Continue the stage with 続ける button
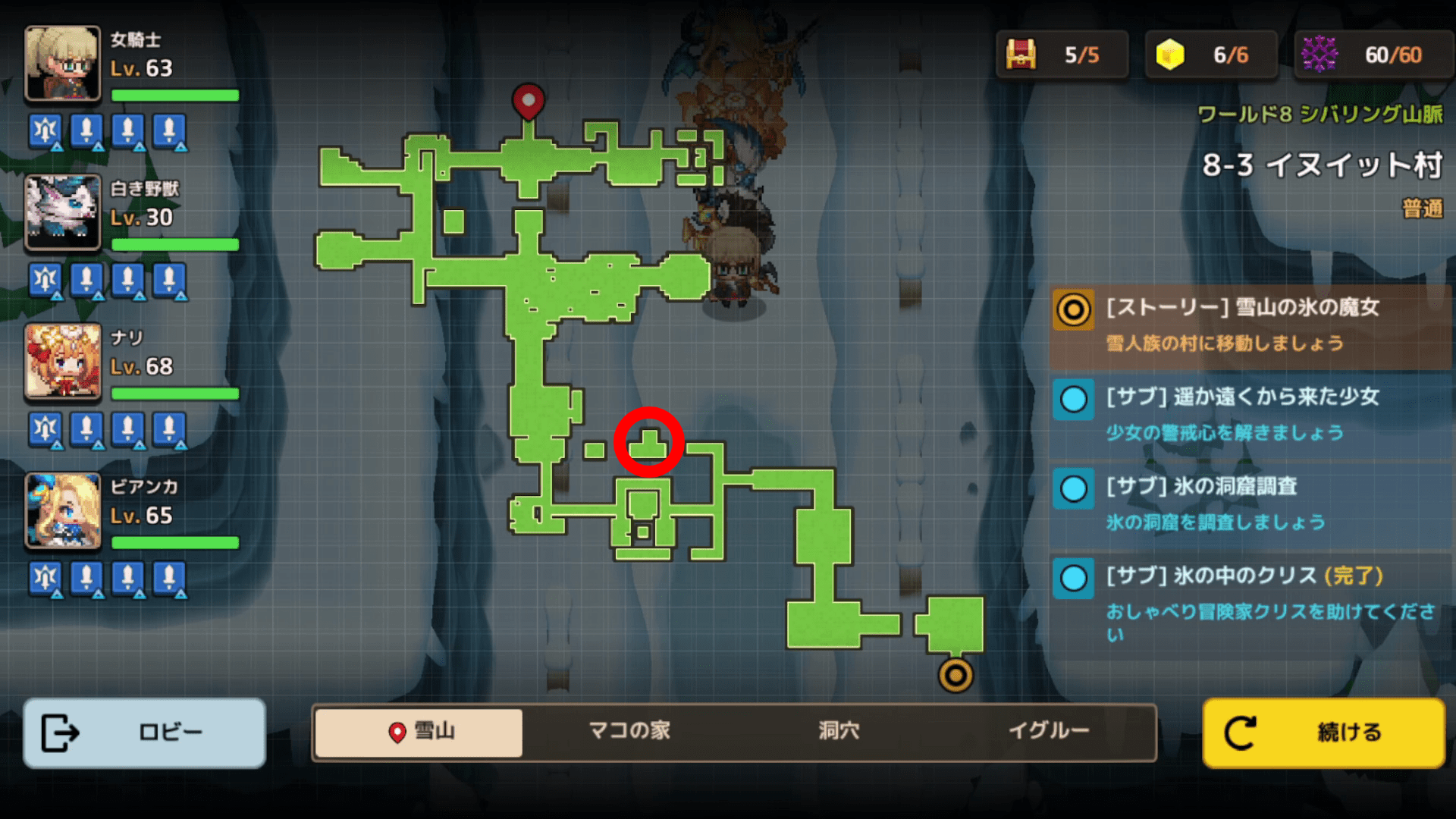The height and width of the screenshot is (819, 1456). coord(1323,733)
